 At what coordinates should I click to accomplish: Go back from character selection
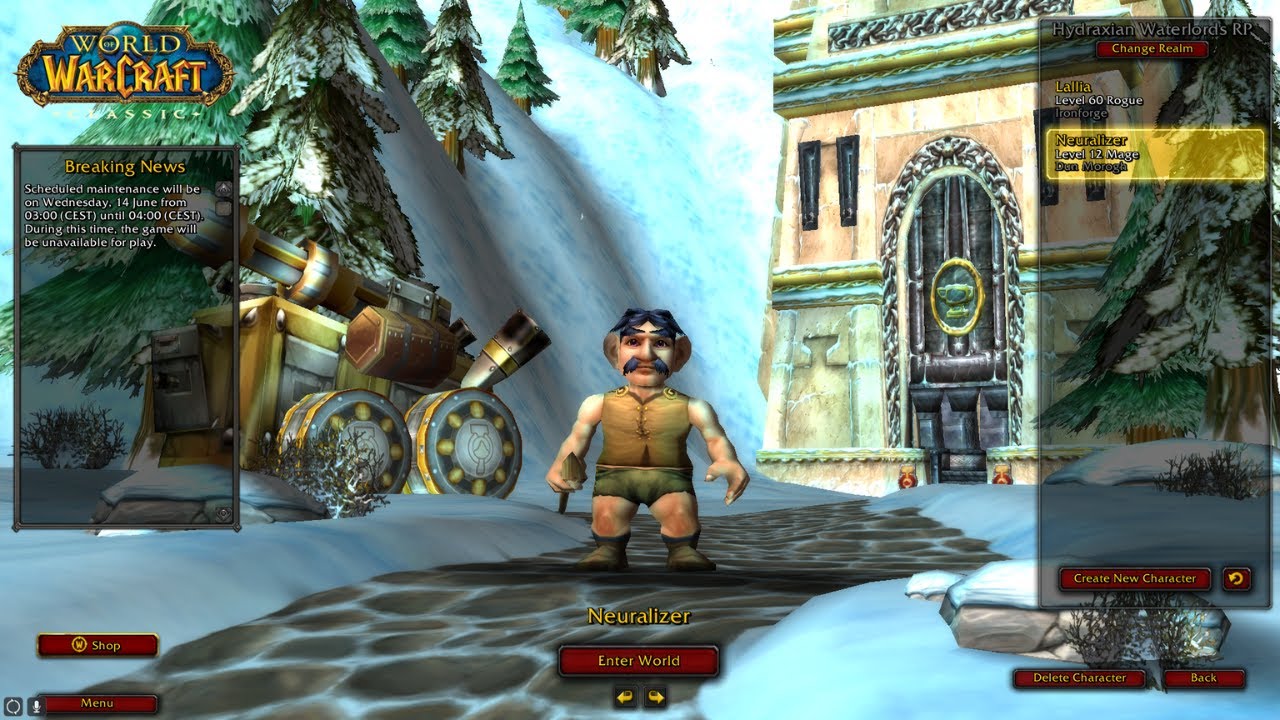coord(1203,678)
